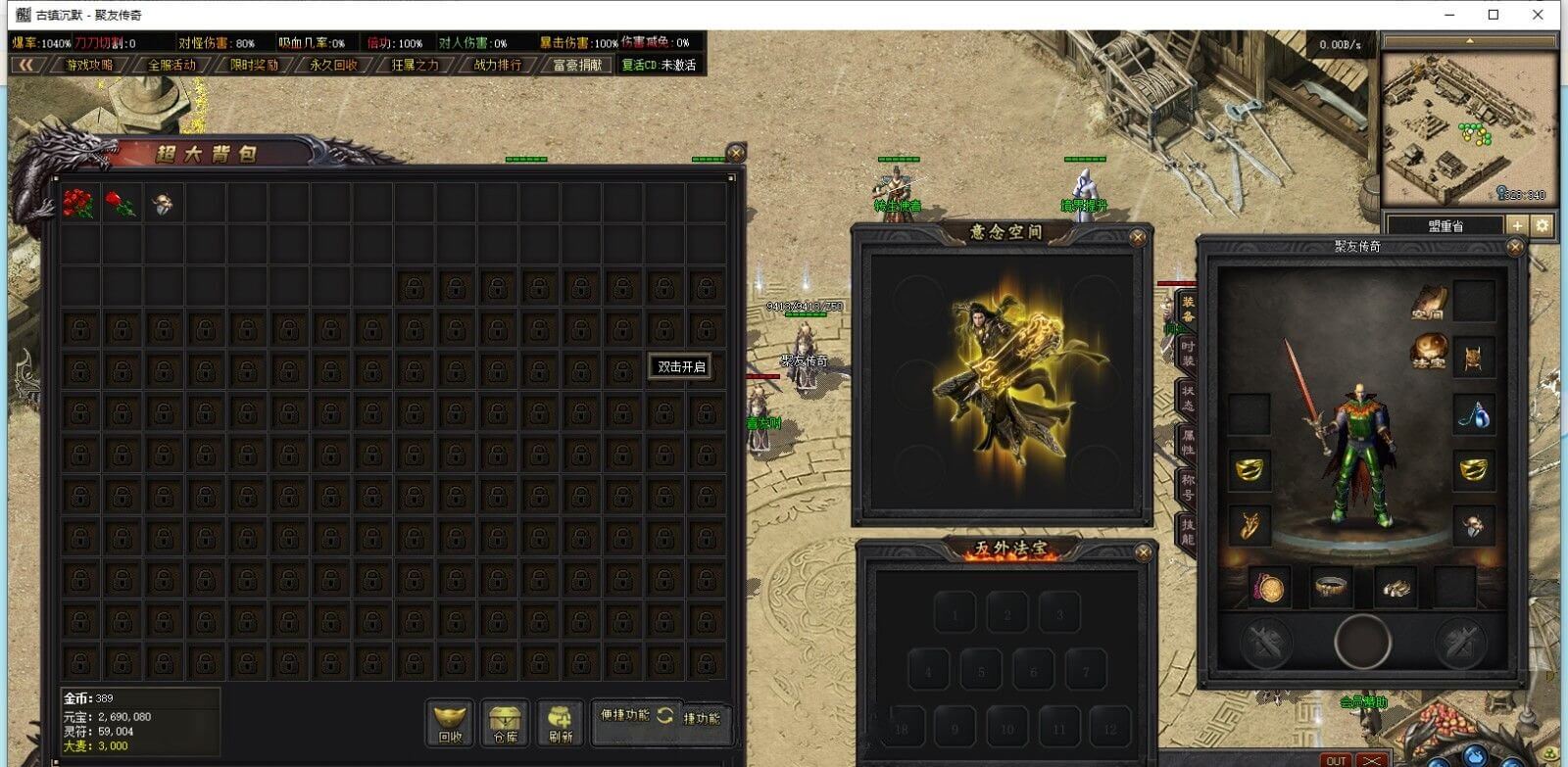This screenshot has width=1568, height=767.
Task: Collapse the top menu with the double-arrow button
Action: point(26,65)
